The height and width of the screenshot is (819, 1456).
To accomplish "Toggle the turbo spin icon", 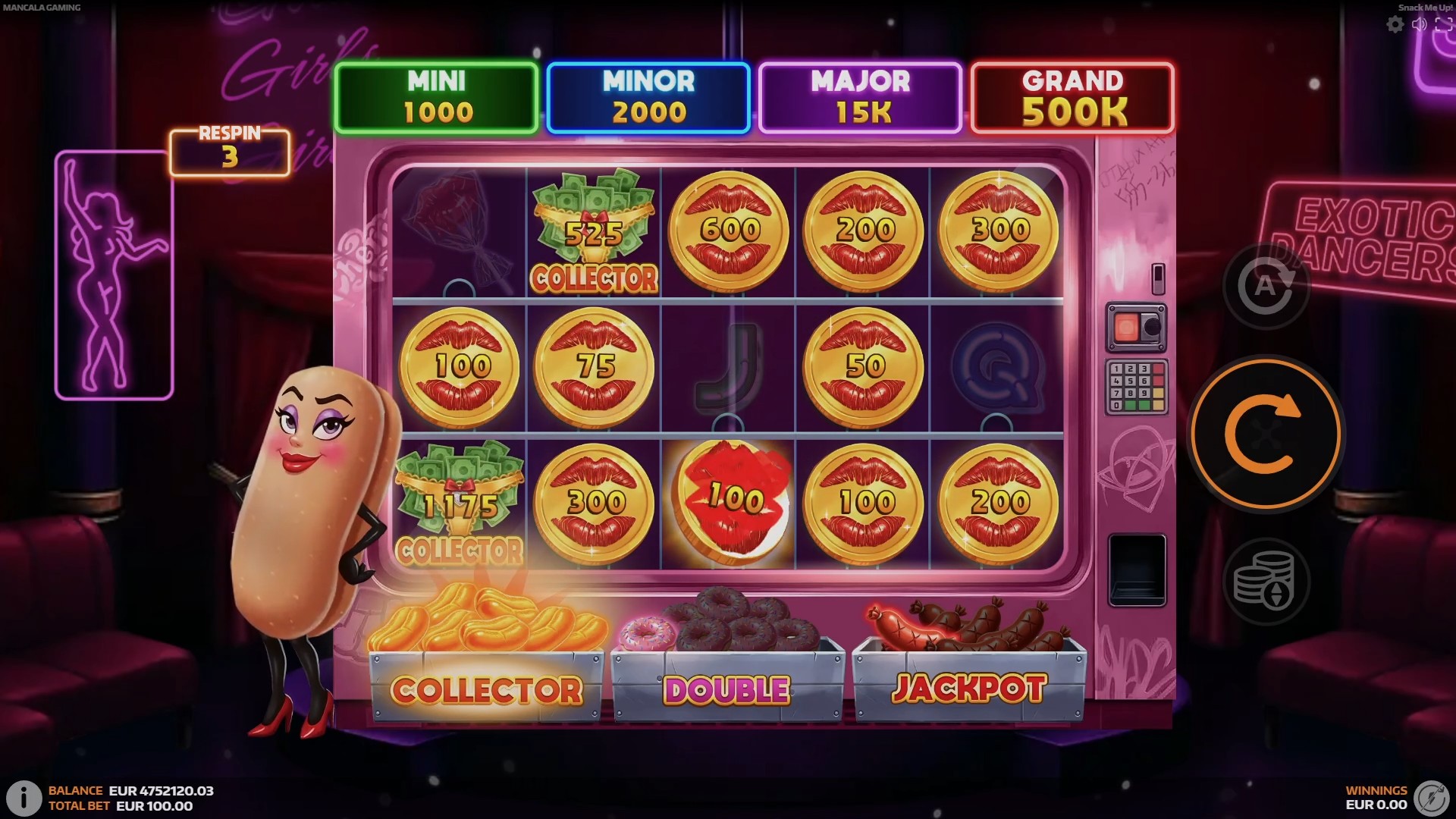I will [1432, 798].
